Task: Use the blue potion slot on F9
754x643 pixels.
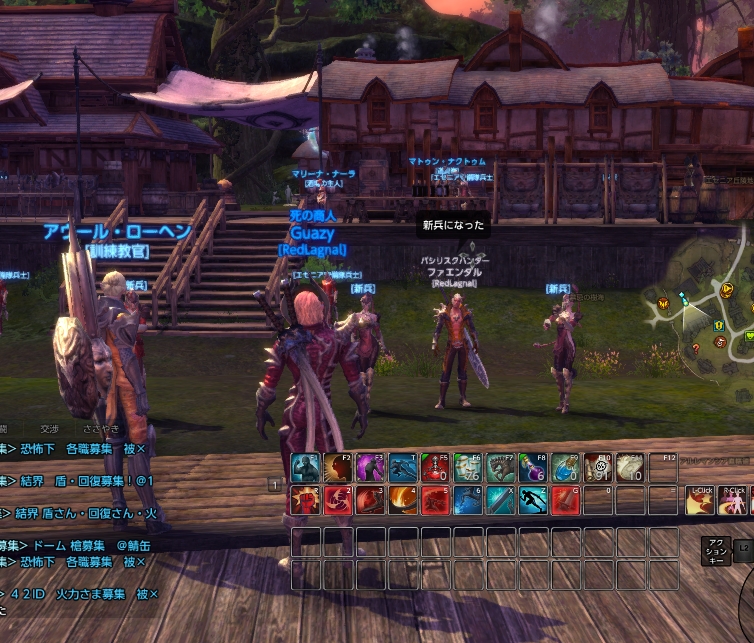Action: [x=565, y=467]
